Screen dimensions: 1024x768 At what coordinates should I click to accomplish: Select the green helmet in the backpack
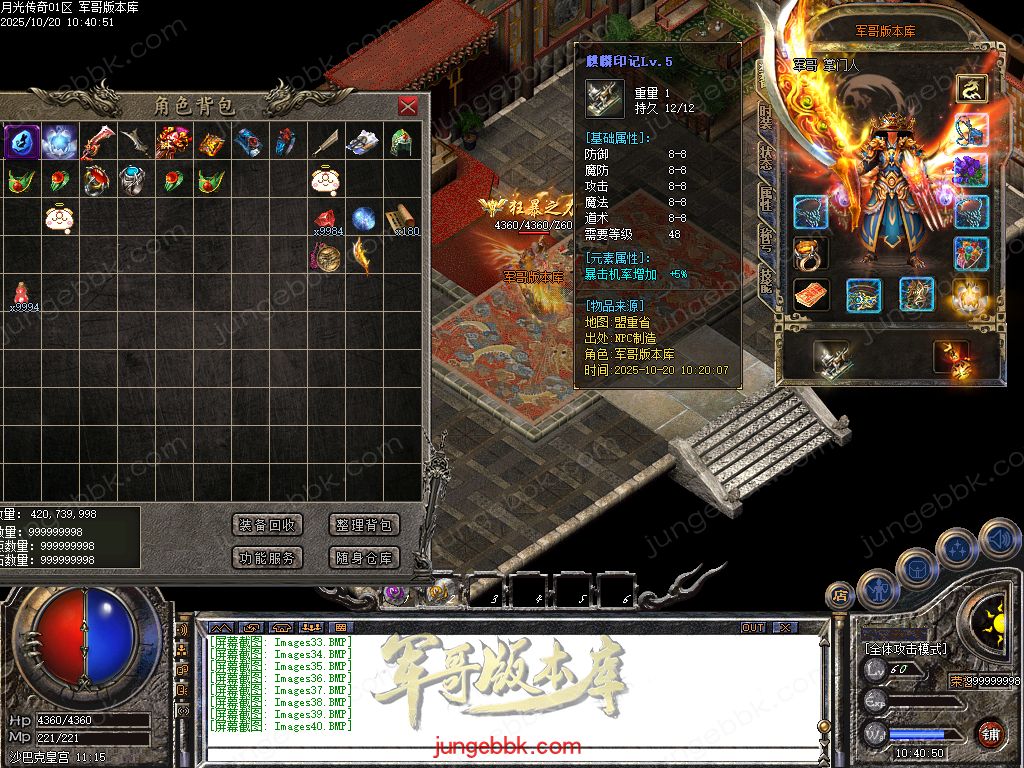click(401, 142)
